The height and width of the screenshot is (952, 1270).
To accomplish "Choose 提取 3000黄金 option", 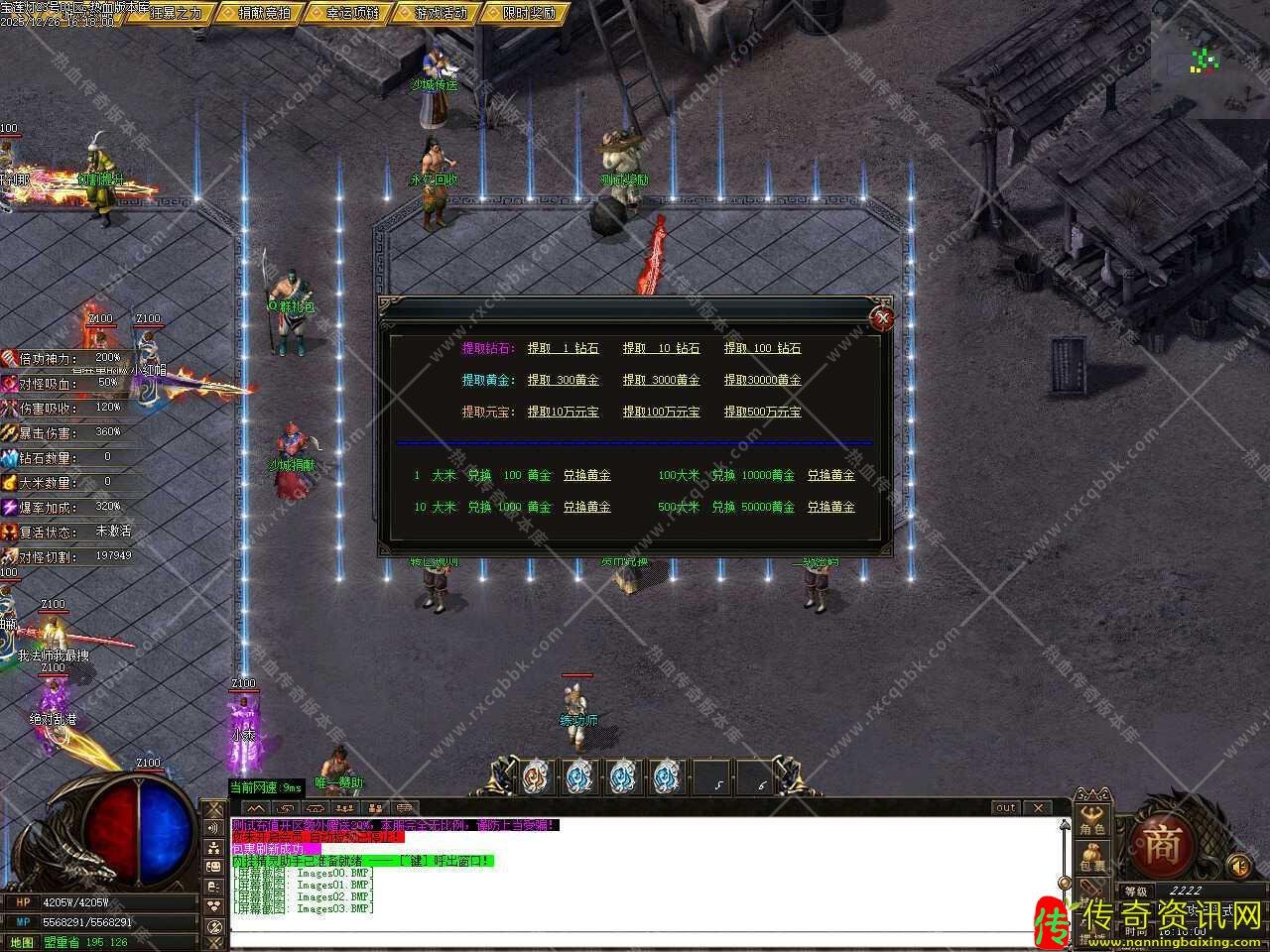I will (x=661, y=380).
